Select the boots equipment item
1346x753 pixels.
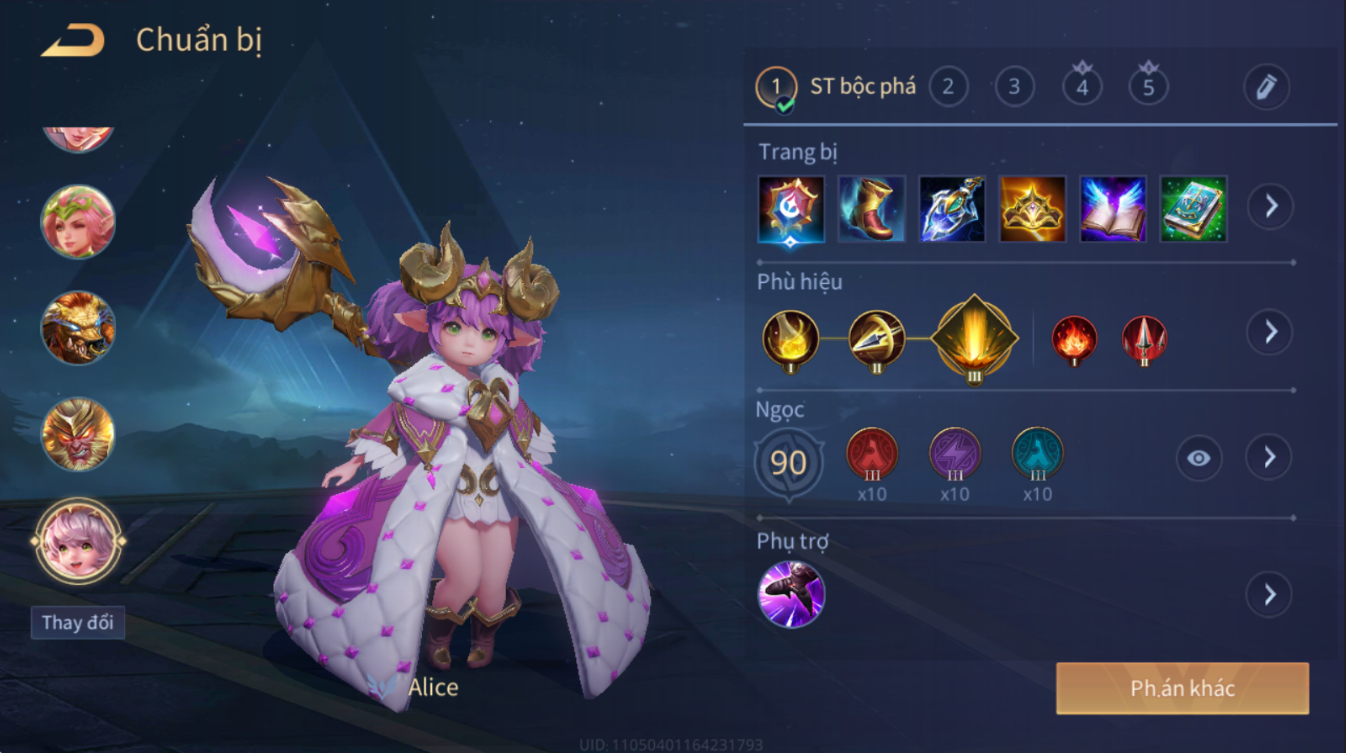point(871,209)
